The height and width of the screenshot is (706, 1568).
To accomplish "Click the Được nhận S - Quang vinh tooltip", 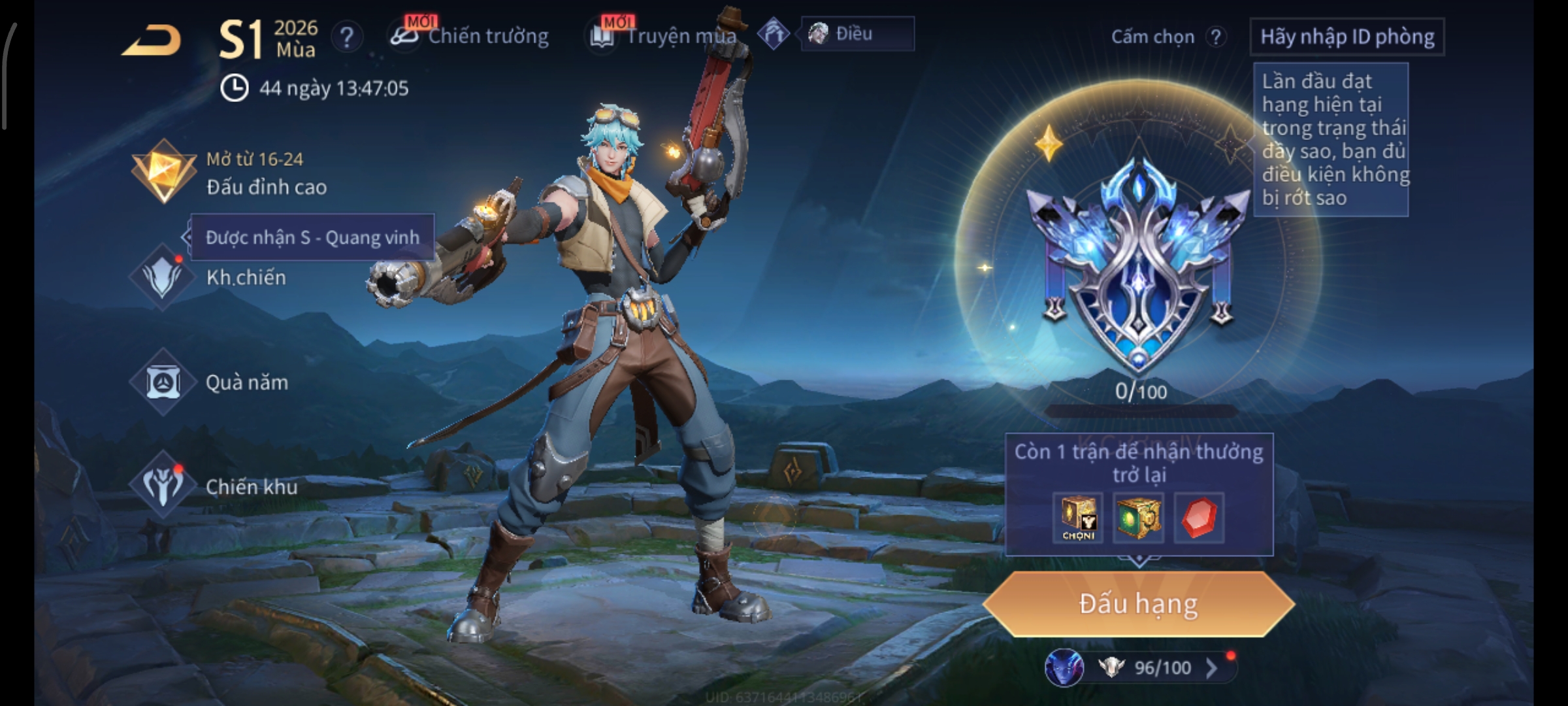I will 312,237.
